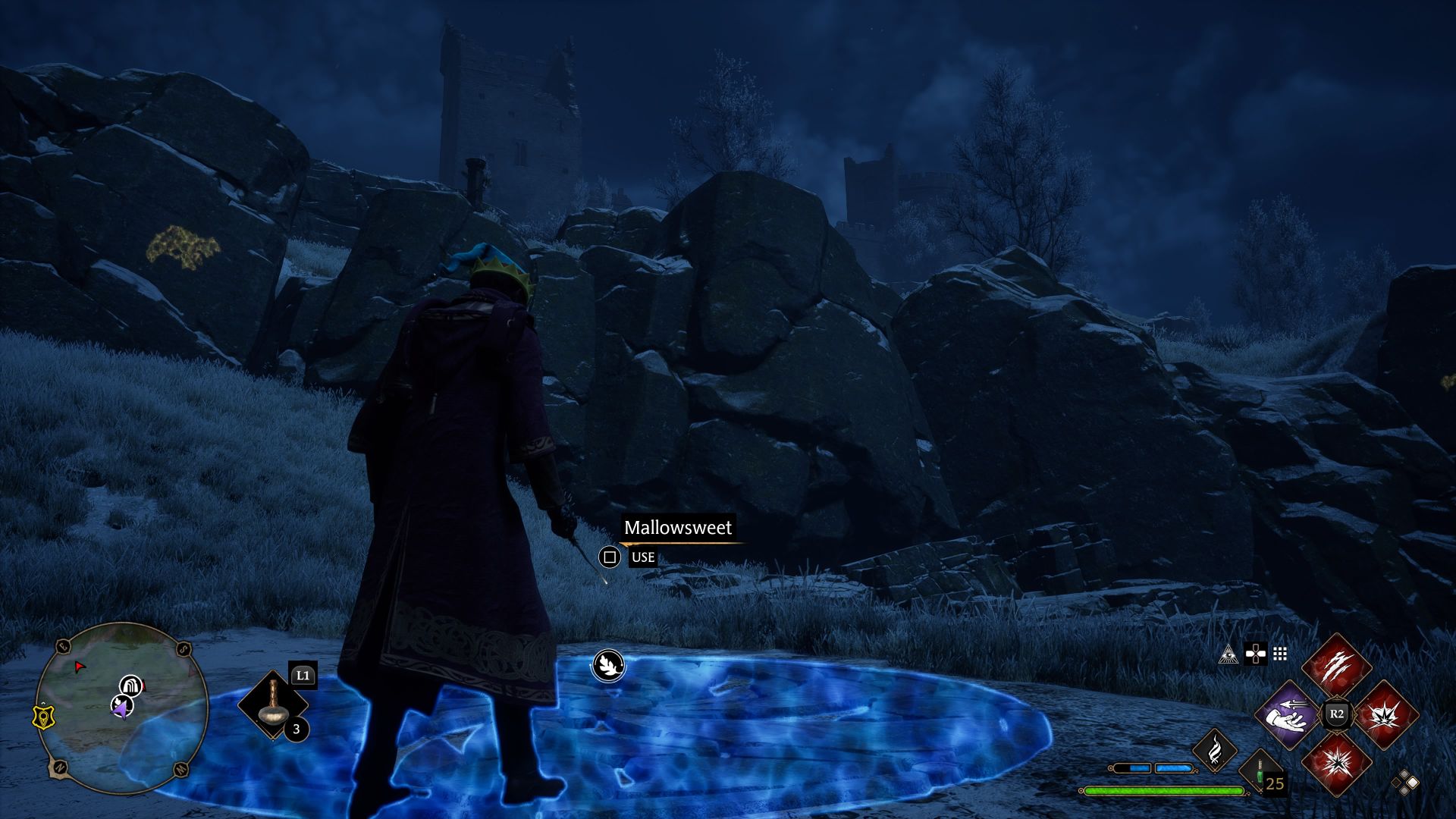This screenshot has width=1456, height=819.
Task: Toggle the spell set diamond indicator
Action: (1404, 783)
